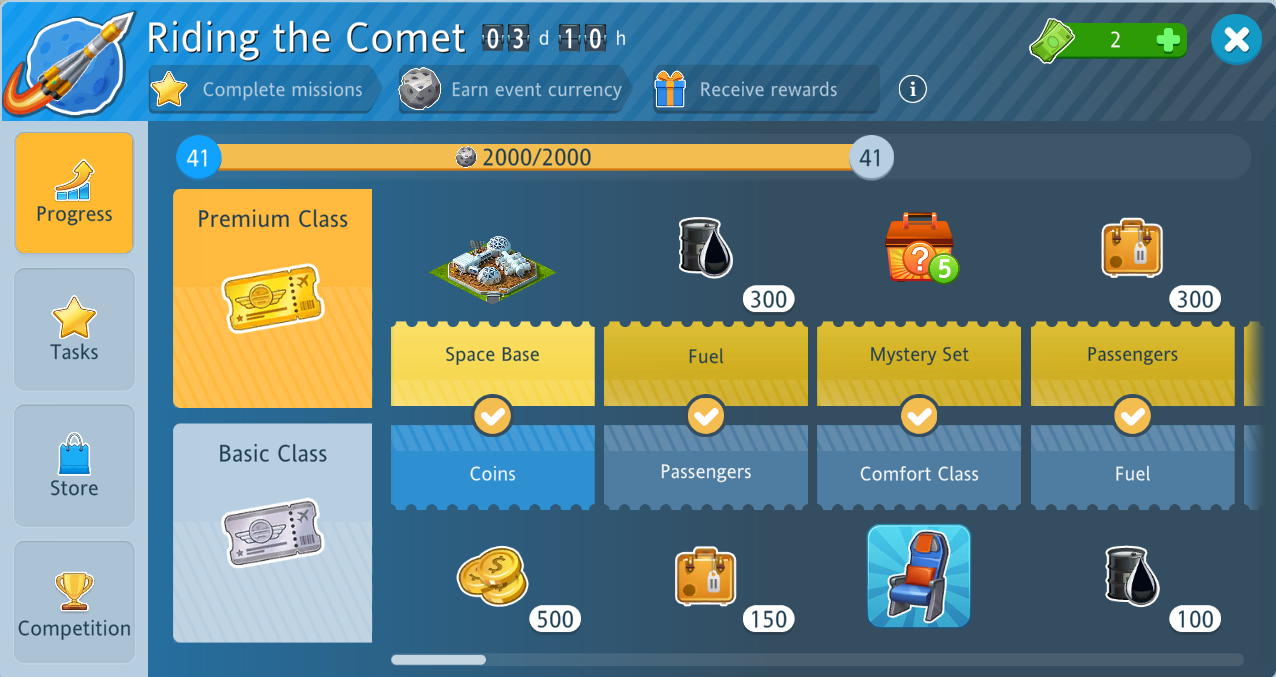Click the Receive rewards step
1276x677 pixels.
[766, 90]
